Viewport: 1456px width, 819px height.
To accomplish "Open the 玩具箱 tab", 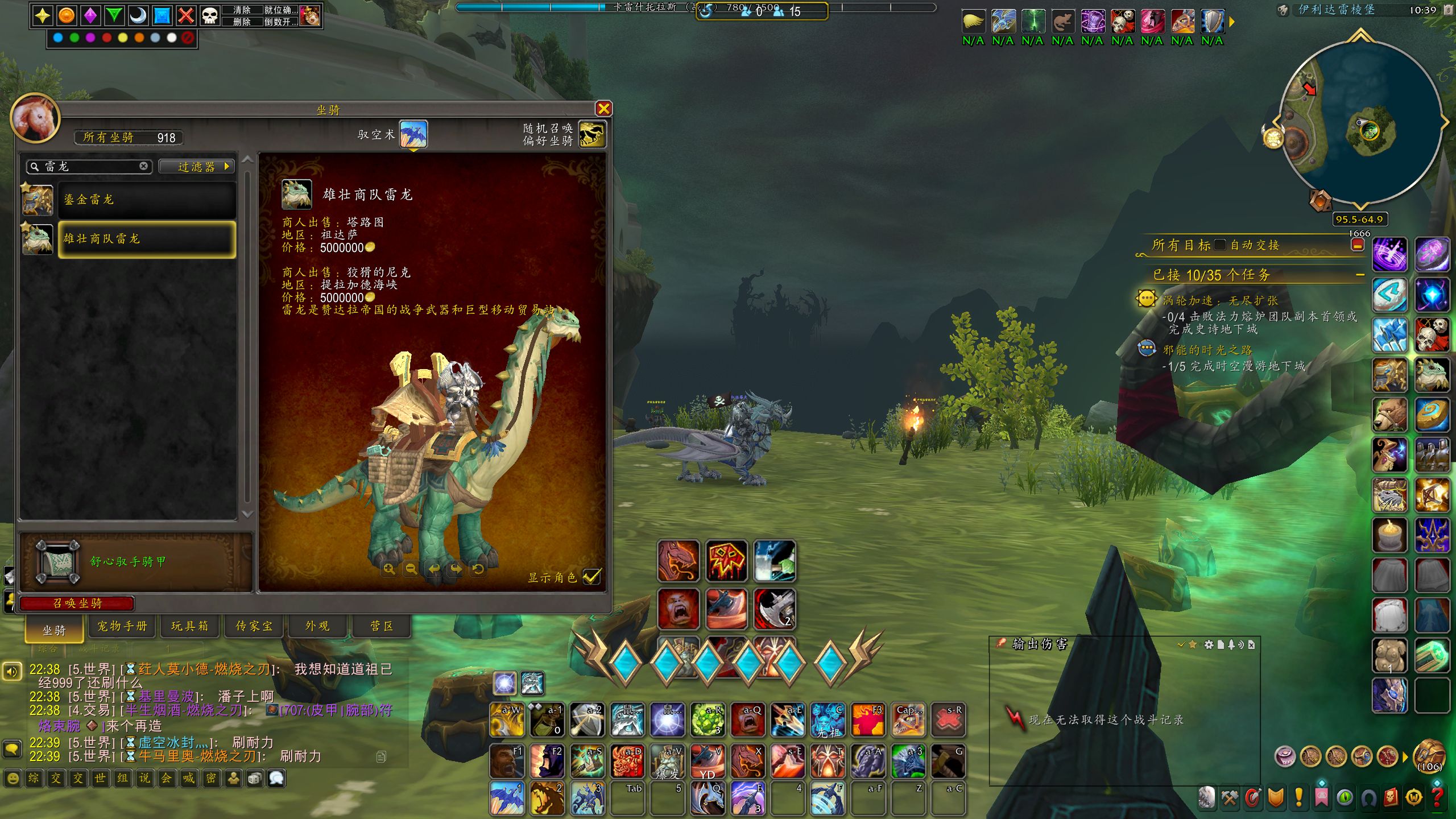I will click(x=189, y=626).
